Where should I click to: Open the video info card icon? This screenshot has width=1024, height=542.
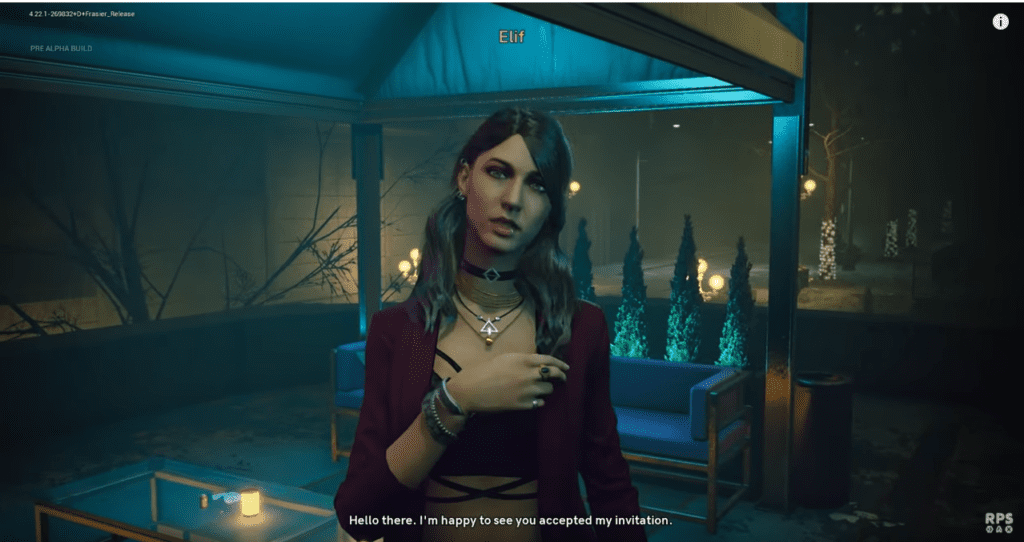[x=1000, y=22]
